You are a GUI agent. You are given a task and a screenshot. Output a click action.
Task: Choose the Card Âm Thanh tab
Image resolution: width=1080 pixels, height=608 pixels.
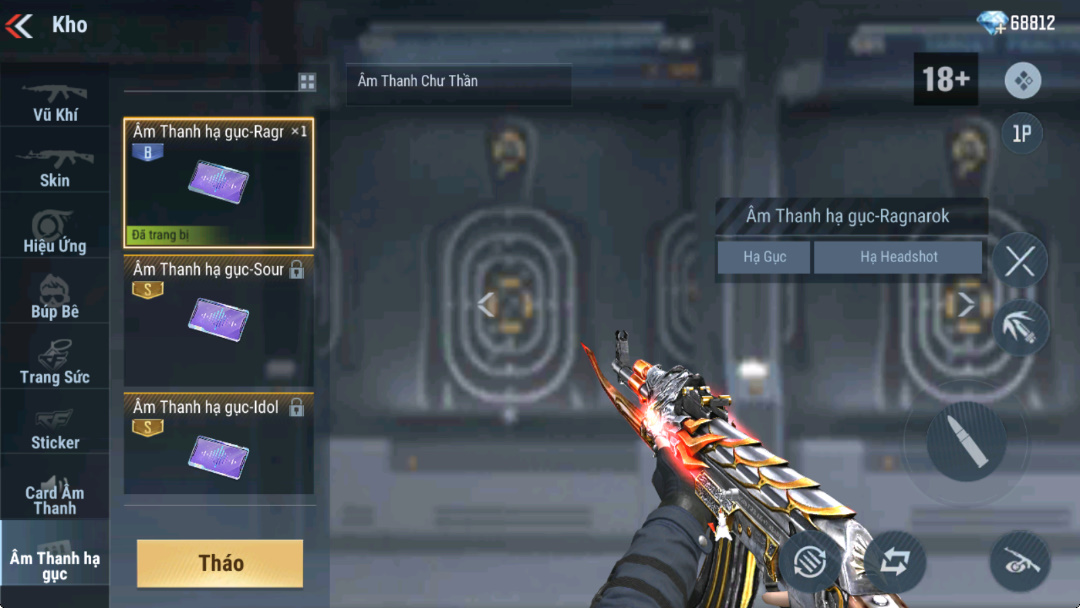coord(55,494)
